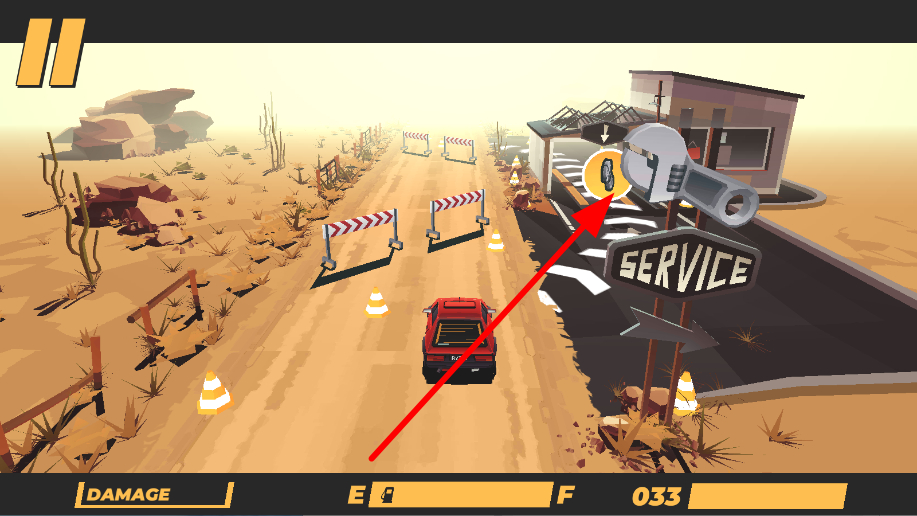Pause the game with the pause button
Screen dimensions: 917x516
(x=50, y=51)
